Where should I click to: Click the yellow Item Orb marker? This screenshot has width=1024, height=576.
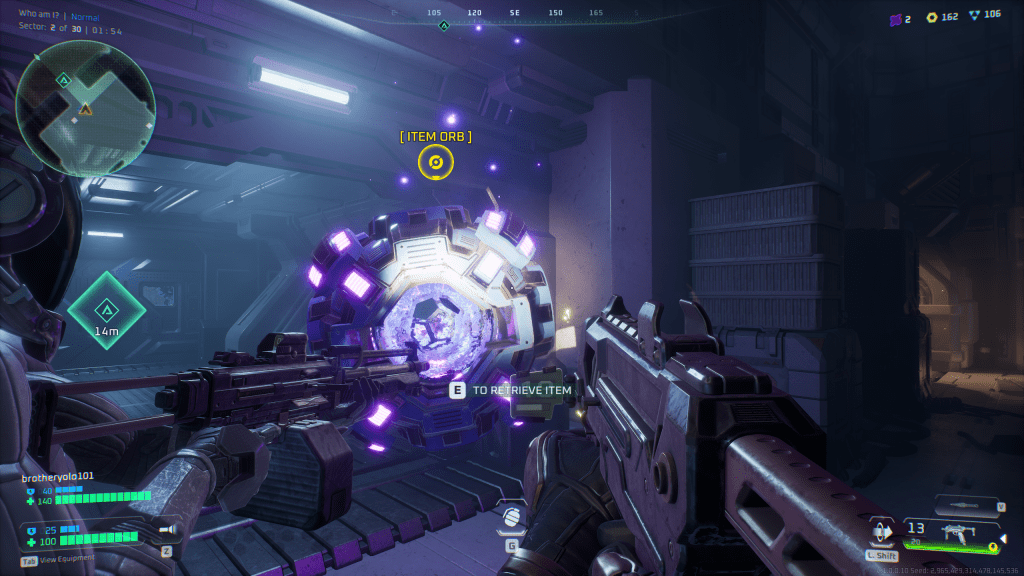coord(435,161)
